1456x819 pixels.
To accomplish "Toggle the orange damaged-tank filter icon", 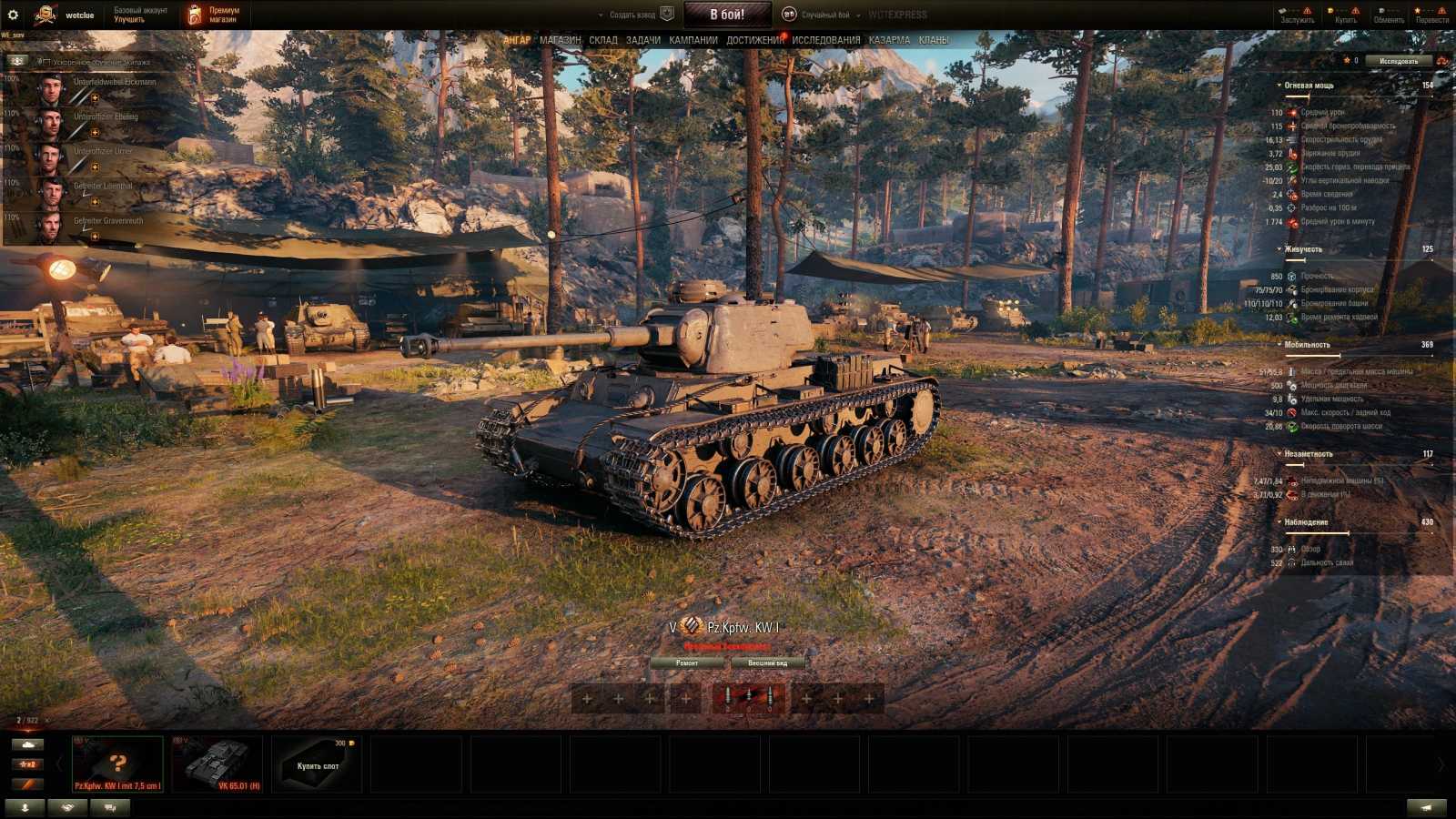I will click(25, 784).
